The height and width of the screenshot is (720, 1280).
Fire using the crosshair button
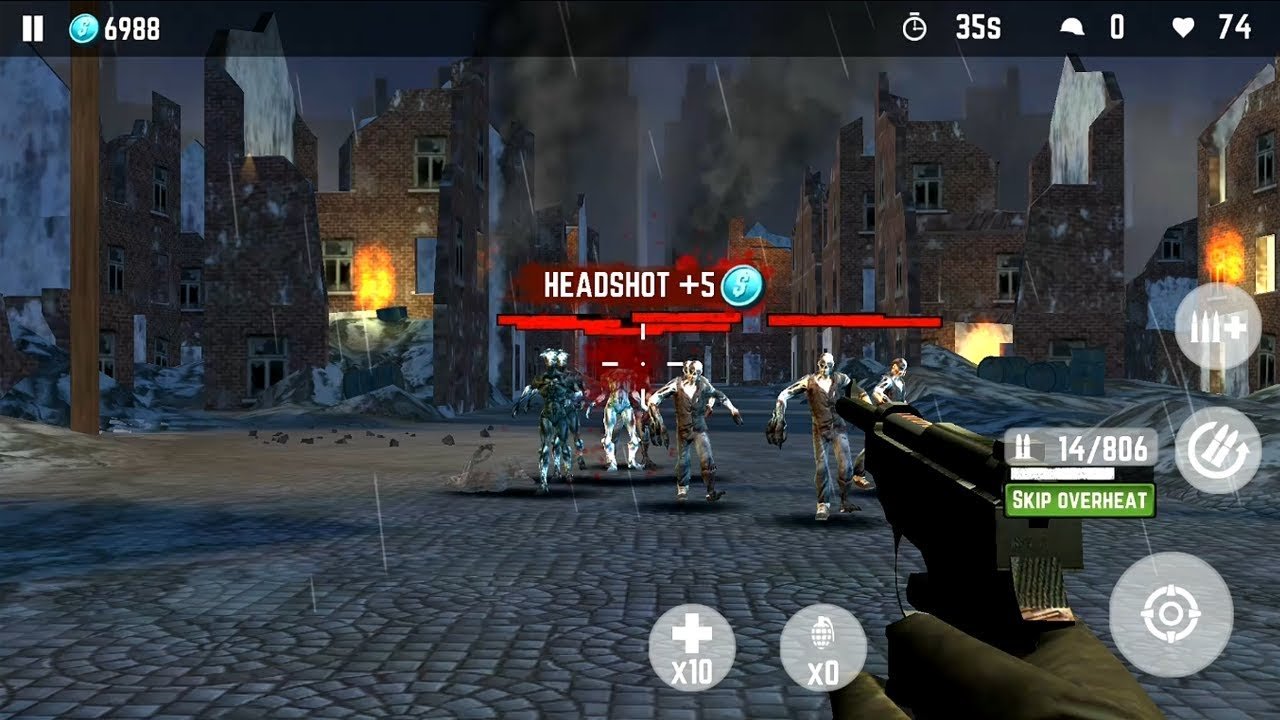tap(1170, 615)
